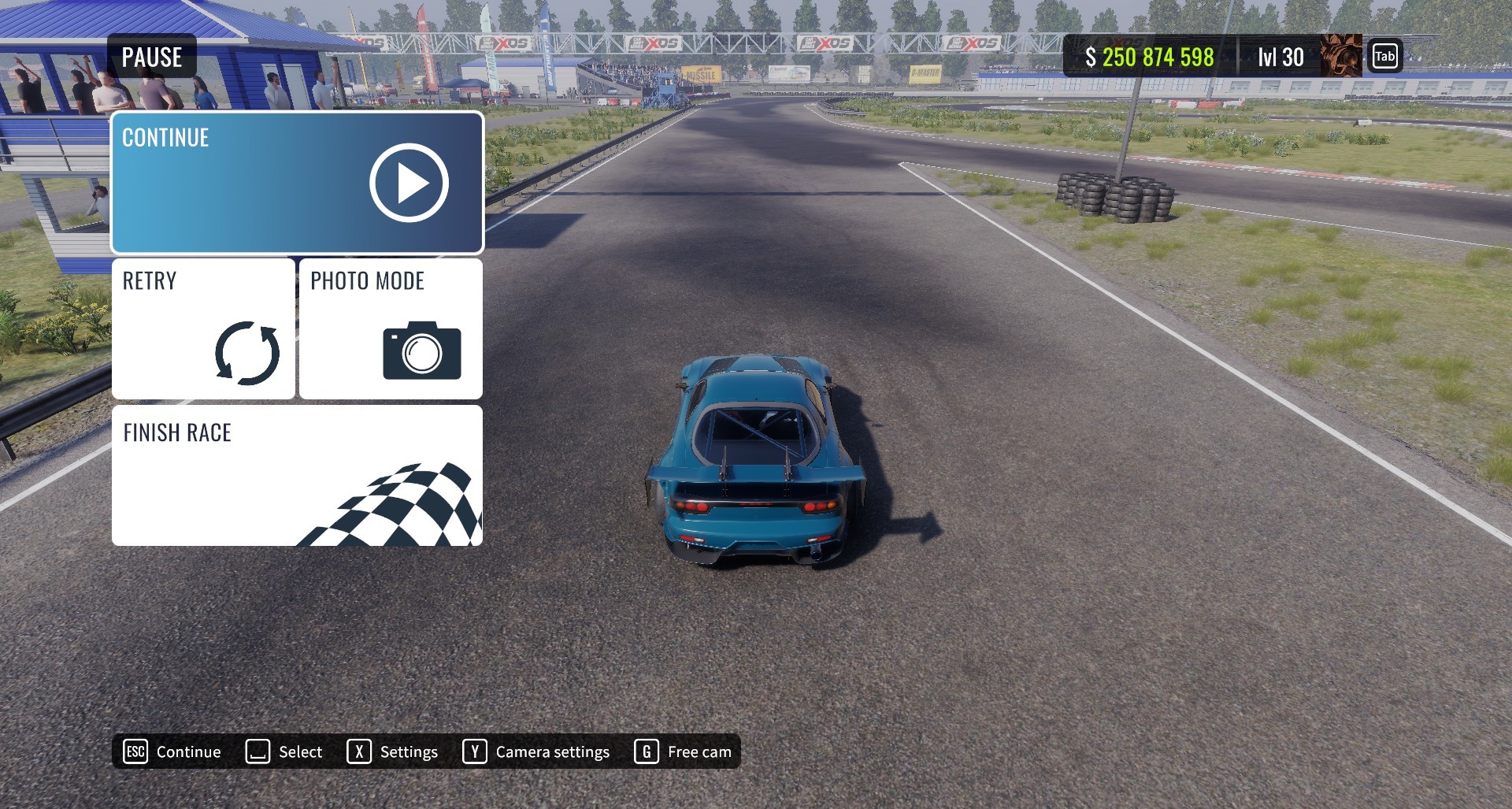
Task: Select the Continue tile to resume
Action: 297,183
